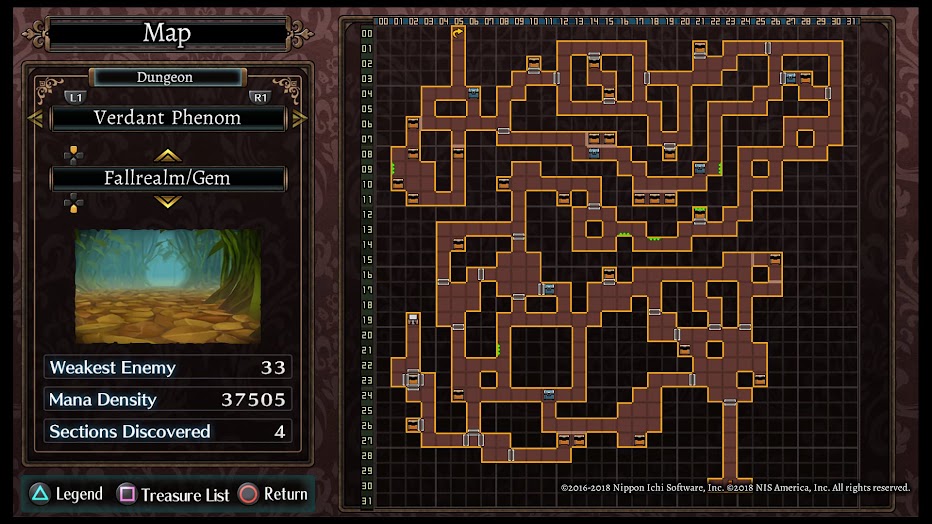Select the Dungeon tab header
The image size is (932, 524).
point(165,77)
